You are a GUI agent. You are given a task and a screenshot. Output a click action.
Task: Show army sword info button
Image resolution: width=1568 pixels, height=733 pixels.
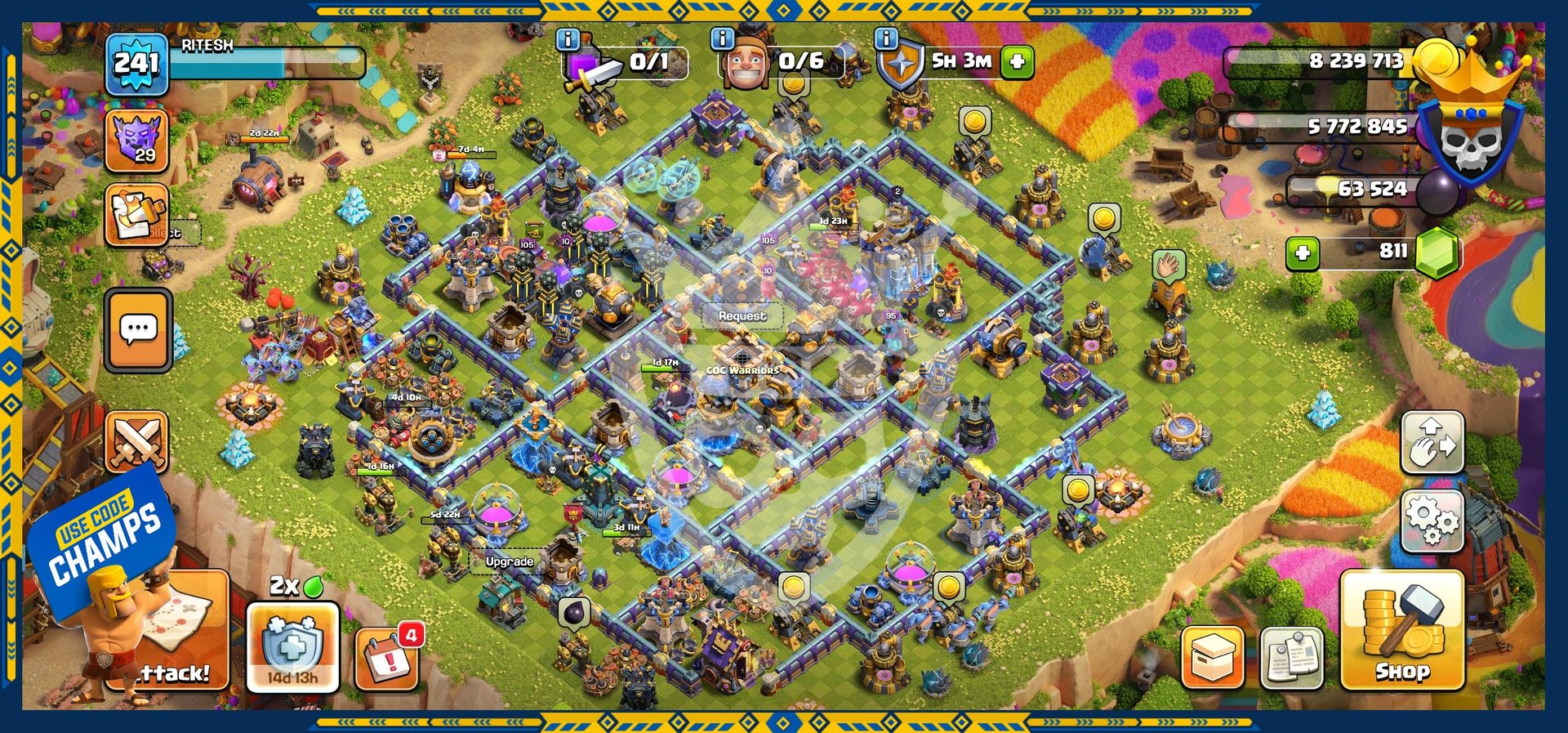pyautogui.click(x=568, y=39)
